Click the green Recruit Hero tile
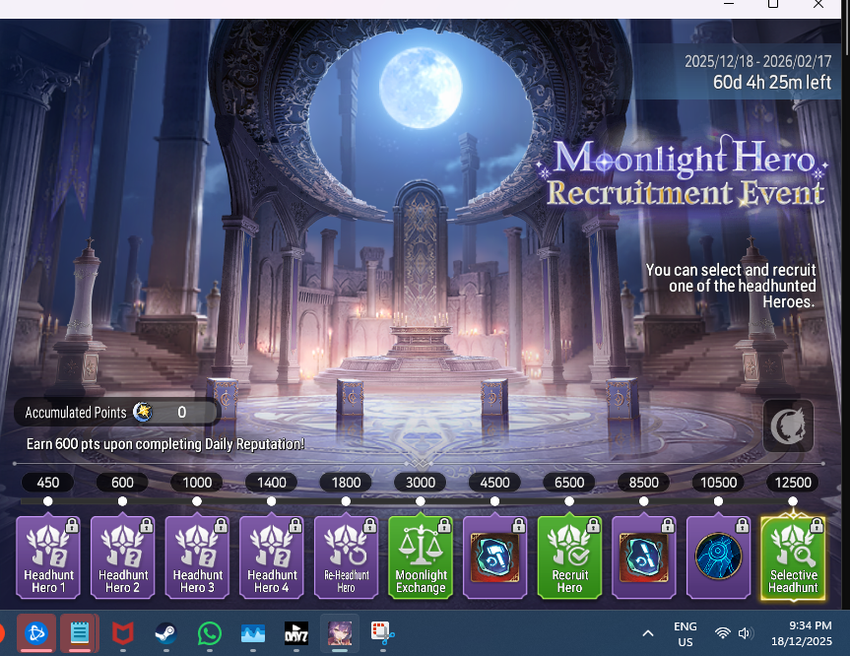Image resolution: width=850 pixels, height=656 pixels. (569, 558)
